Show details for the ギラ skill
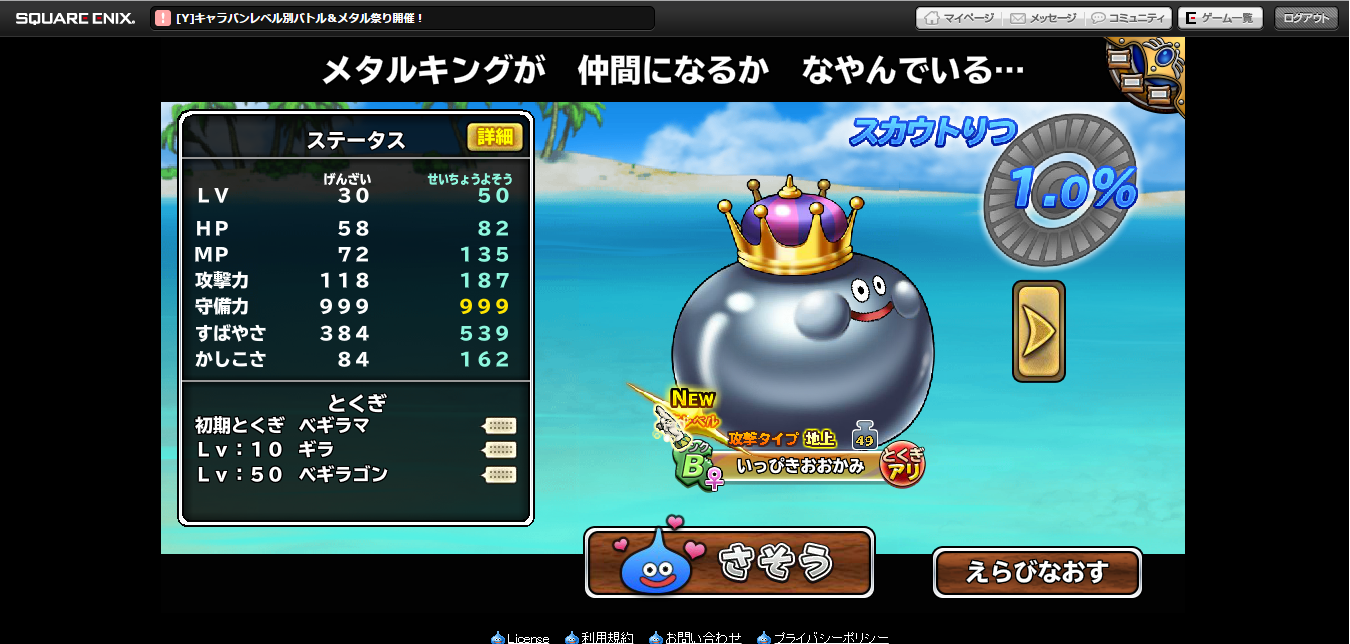1350x644 pixels. [x=500, y=450]
